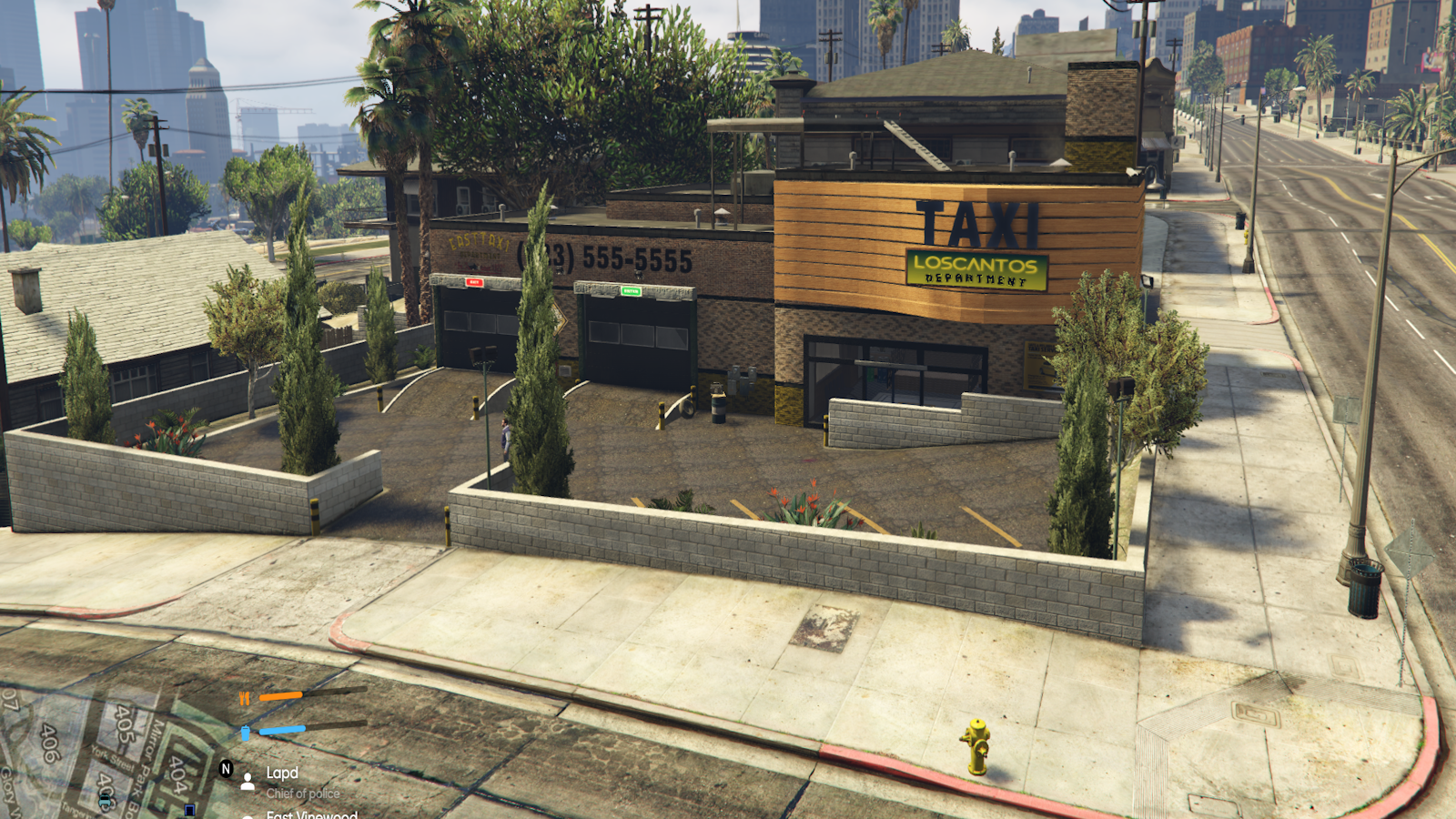Click the orange fork-and-knife hunger icon
Viewport: 1456px width, 819px height.
pos(244,698)
